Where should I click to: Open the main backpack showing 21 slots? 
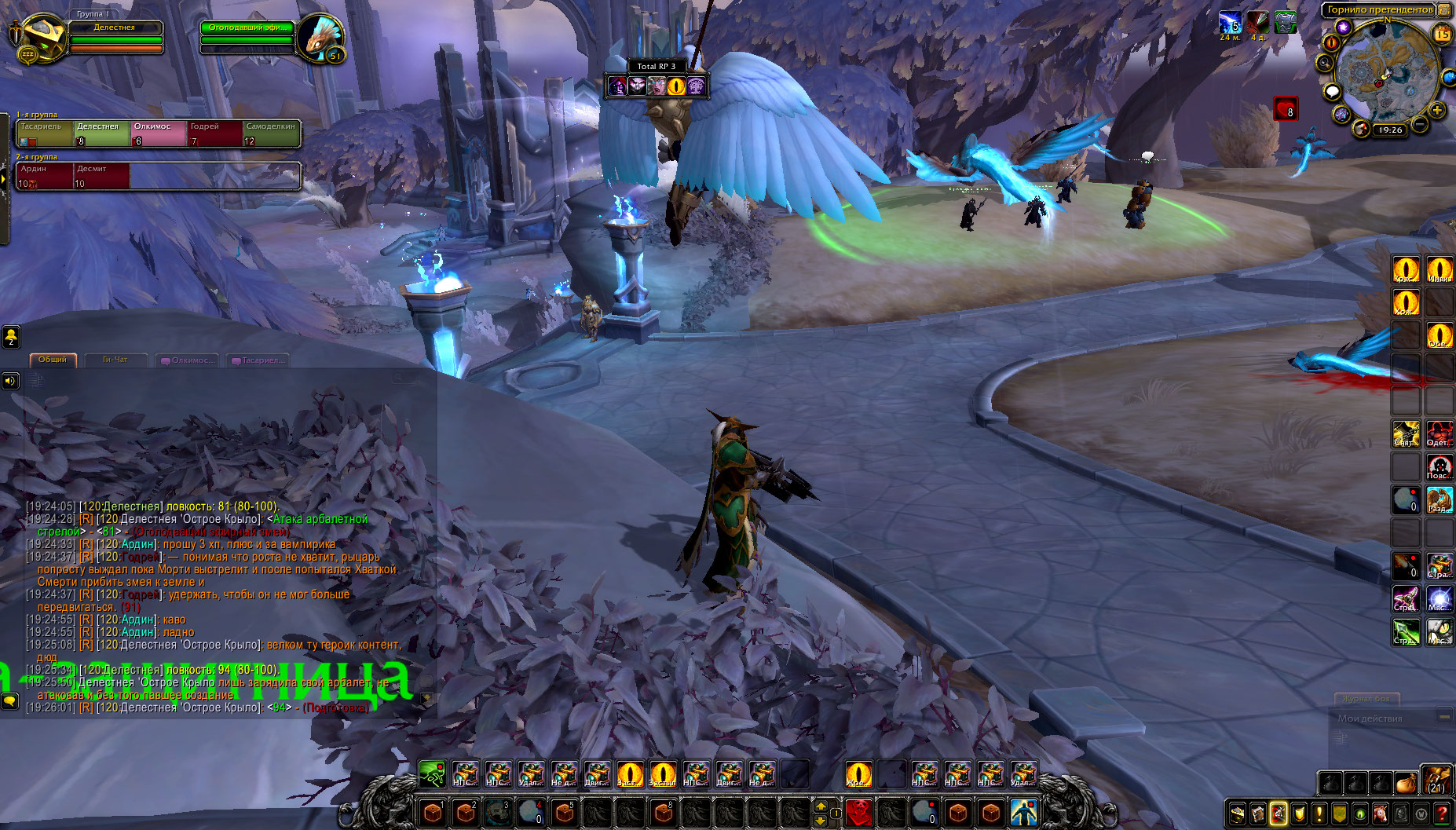(x=1436, y=781)
